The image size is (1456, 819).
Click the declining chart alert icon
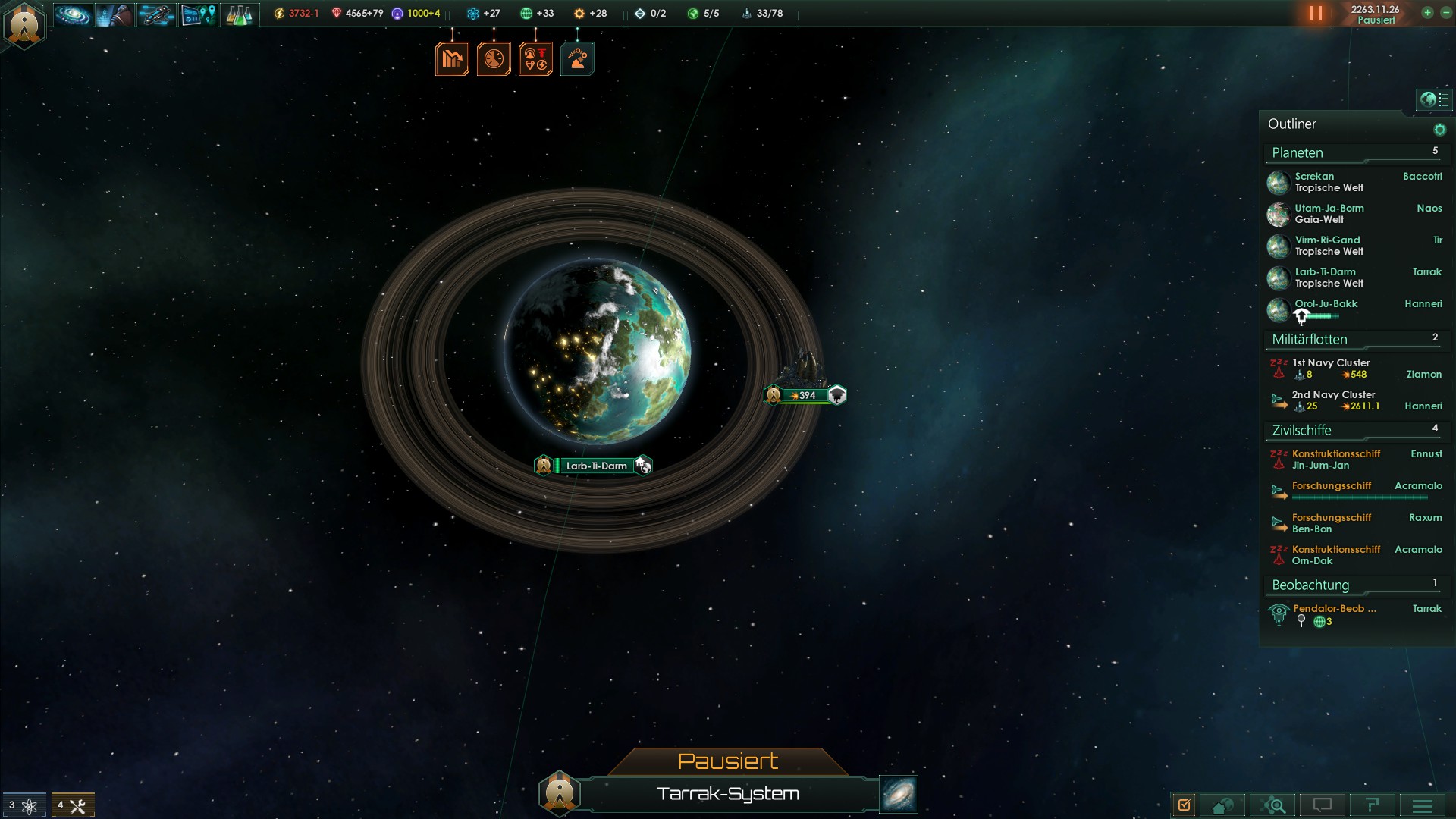pos(452,59)
